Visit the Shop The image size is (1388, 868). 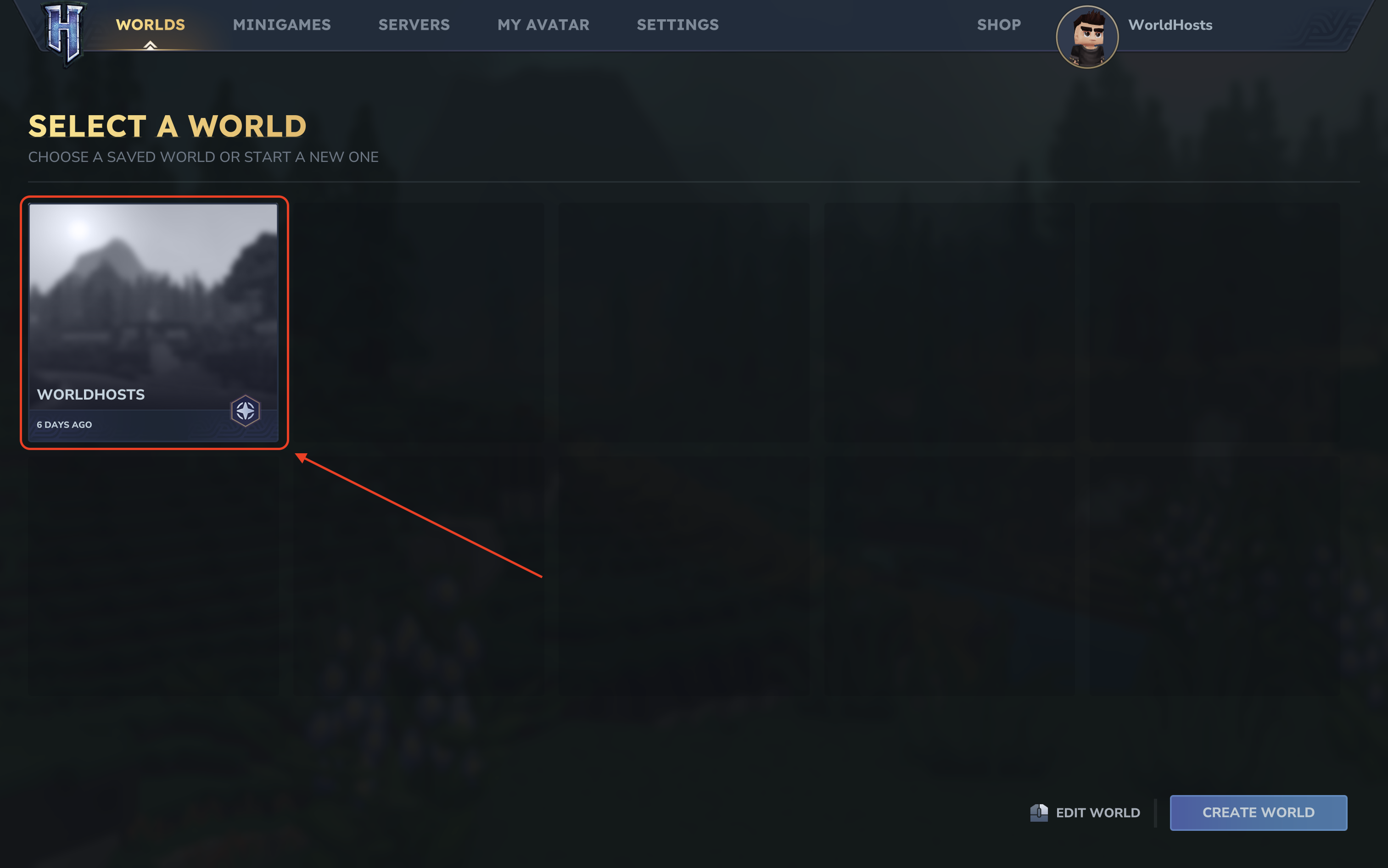pyautogui.click(x=999, y=25)
